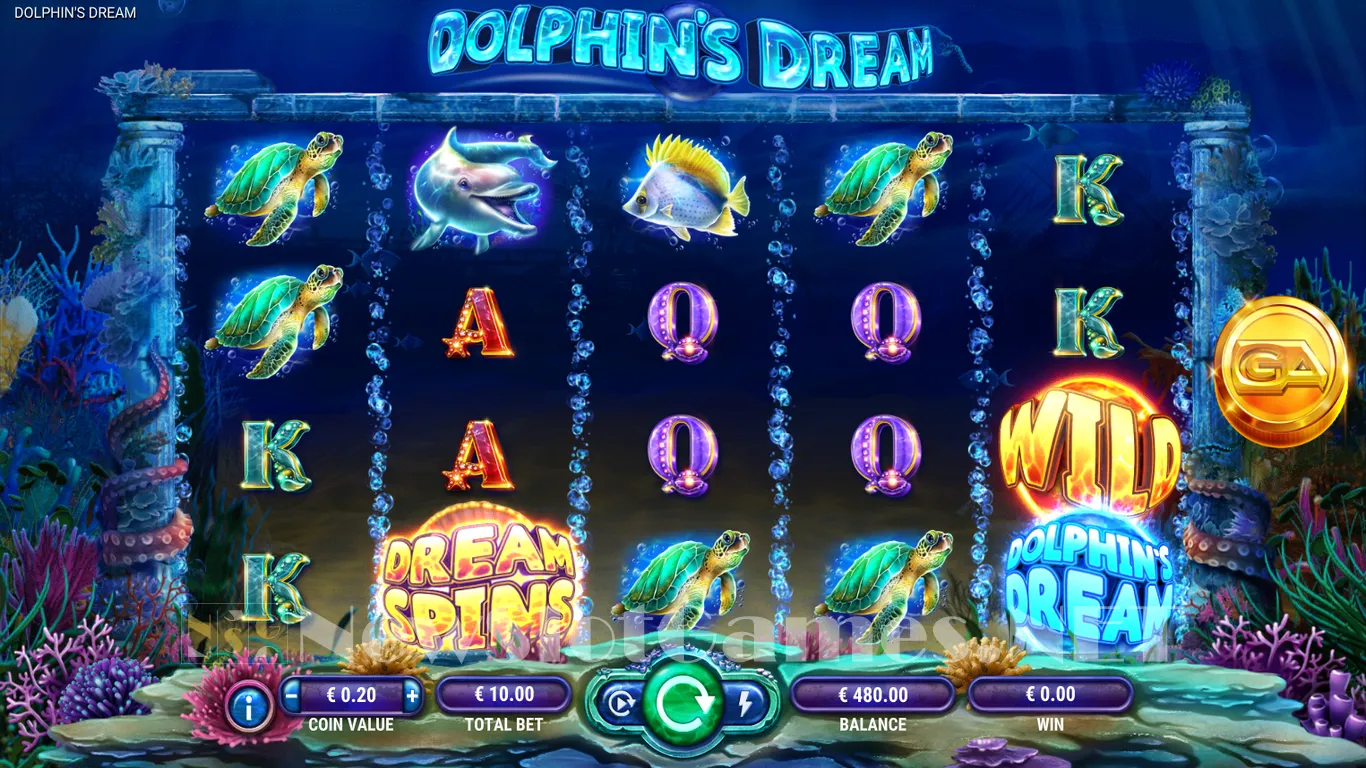
Task: Open the autoplay options
Action: coord(621,704)
